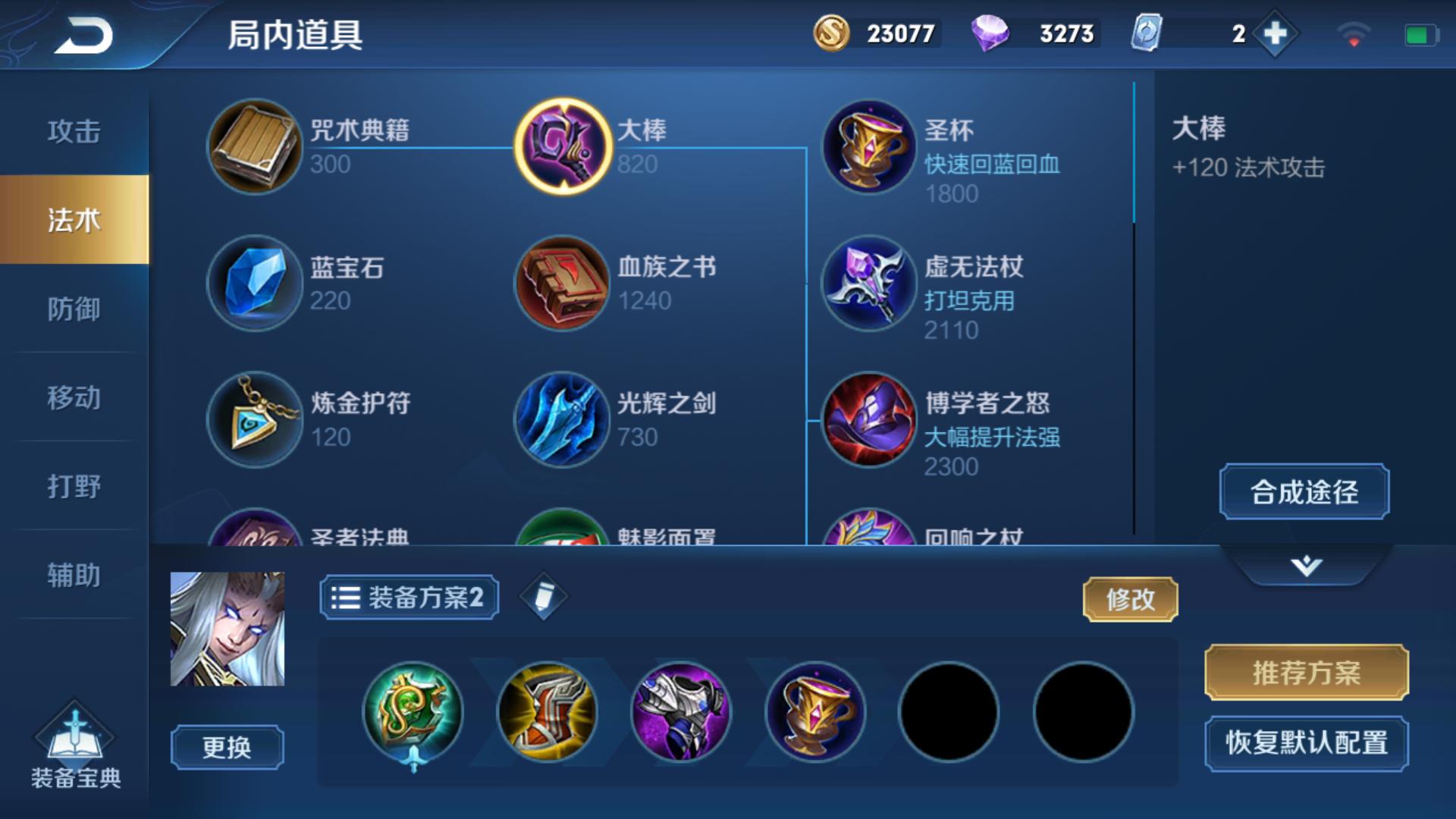Open the 装备方案2 loadout selector
This screenshot has height=819, width=1456.
tap(408, 597)
